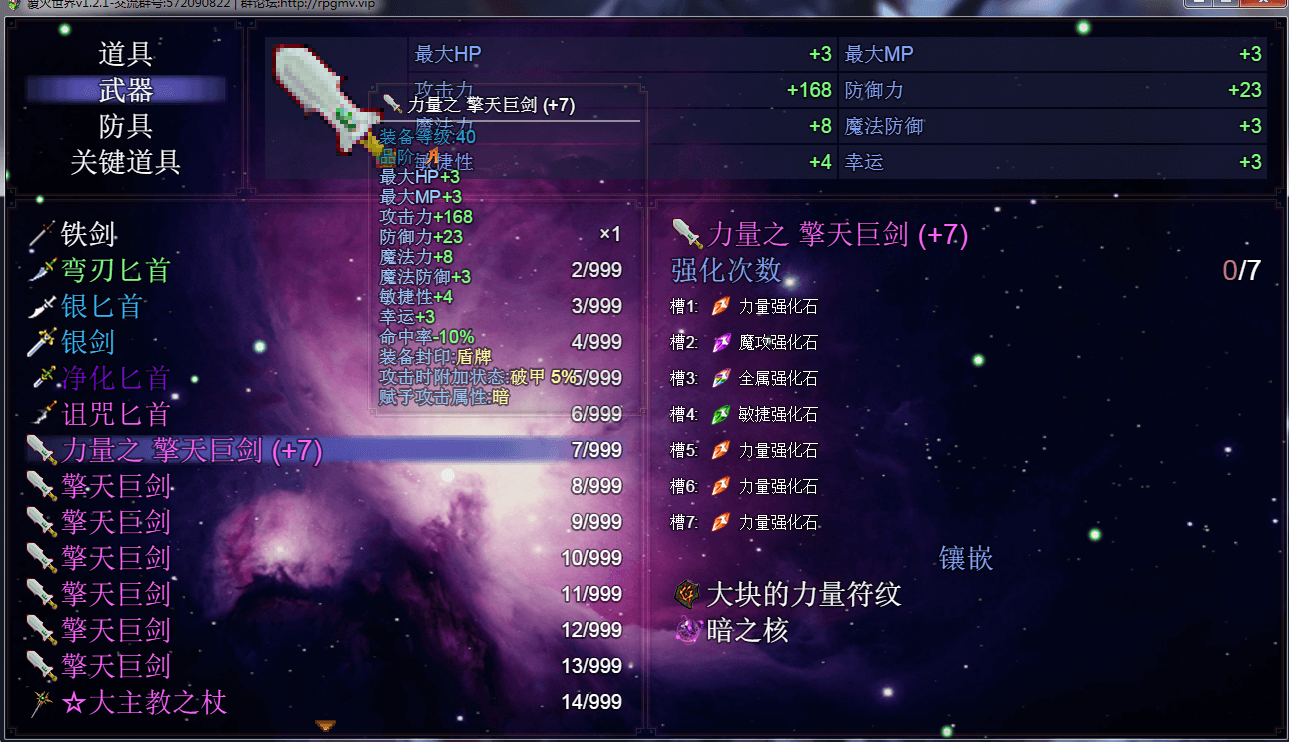Select the 力量强化石 icon in 槽1
Image resolution: width=1289 pixels, height=742 pixels.
click(x=719, y=307)
